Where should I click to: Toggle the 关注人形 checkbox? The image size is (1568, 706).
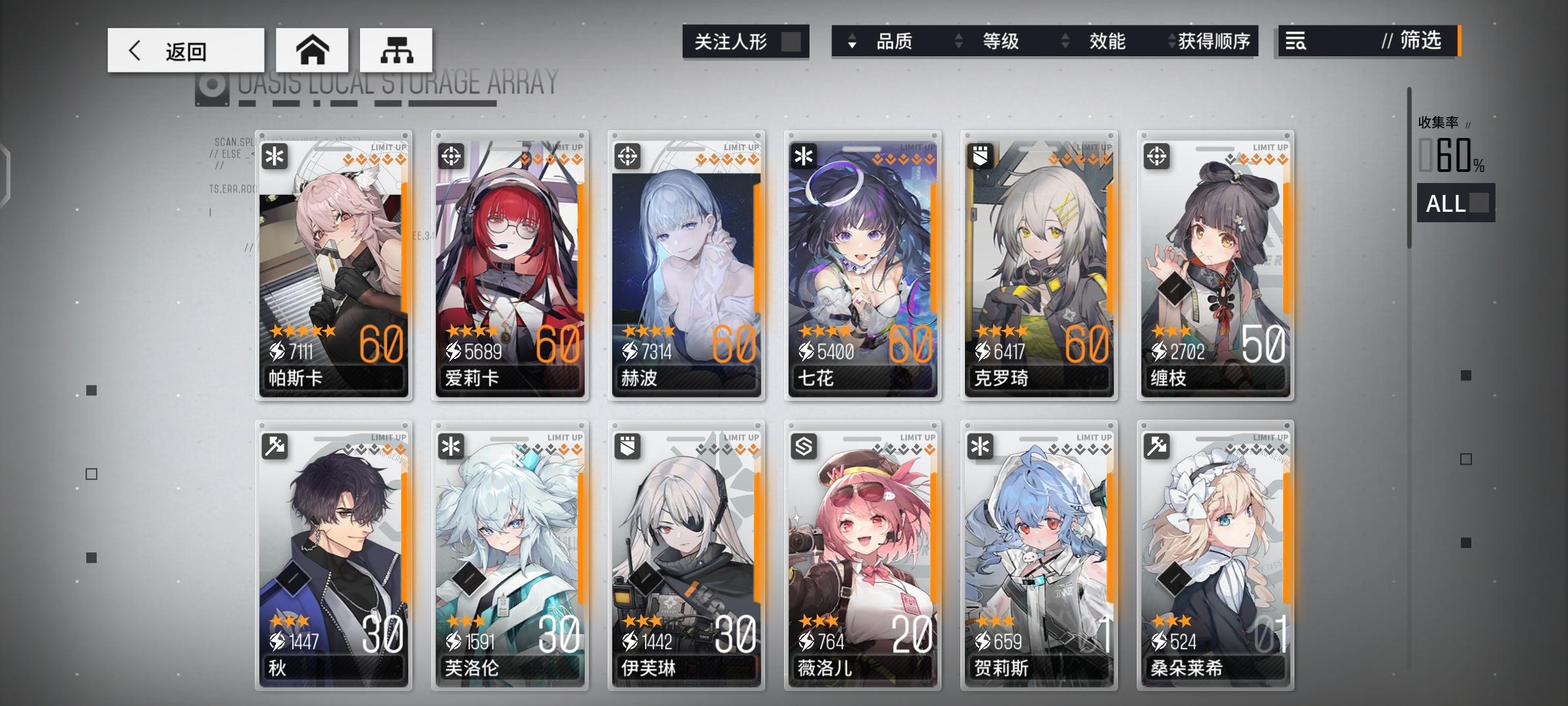(791, 41)
